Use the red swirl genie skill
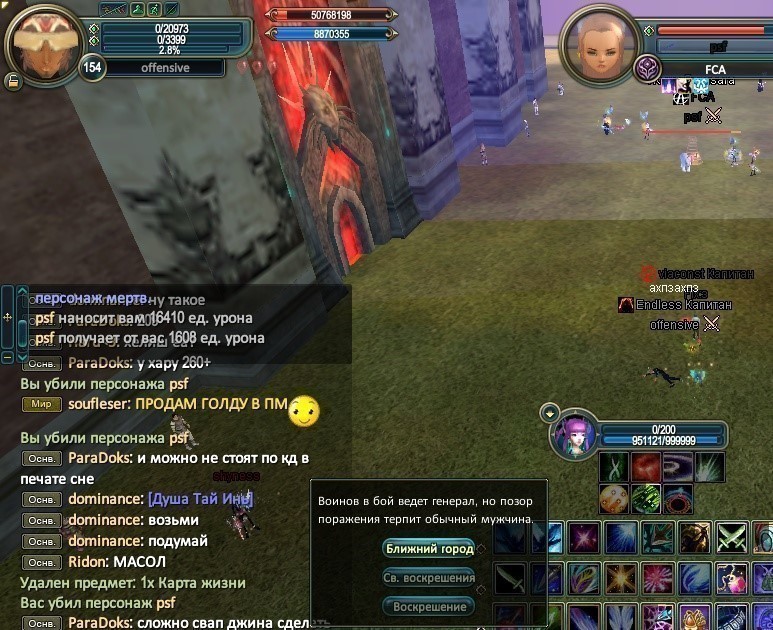Viewport: 773px width, 630px height. pos(646,467)
